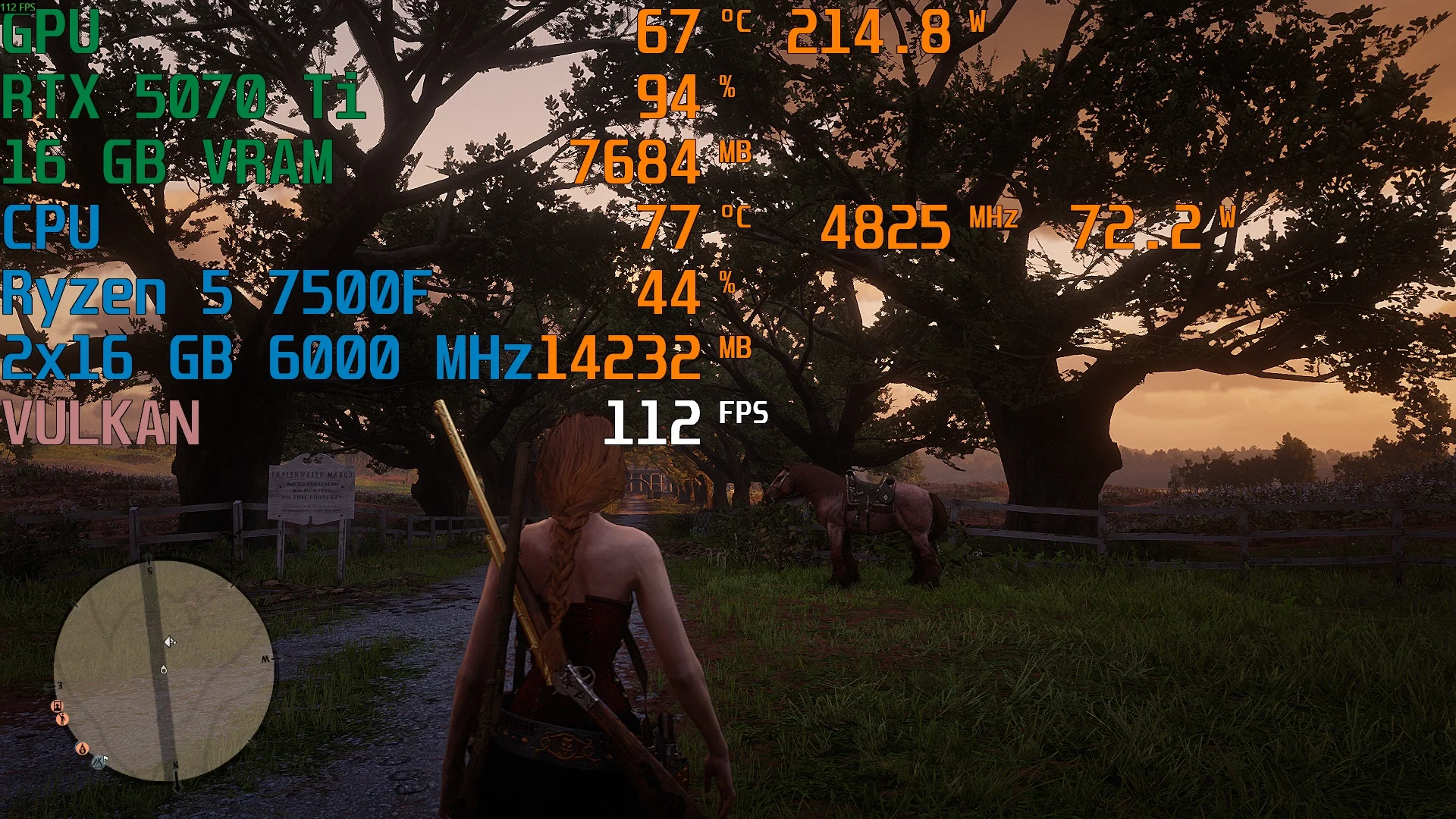Select the wanted-poster portrait marker on the minimap edge
Screen dimensions: 1456x819
coord(57,706)
